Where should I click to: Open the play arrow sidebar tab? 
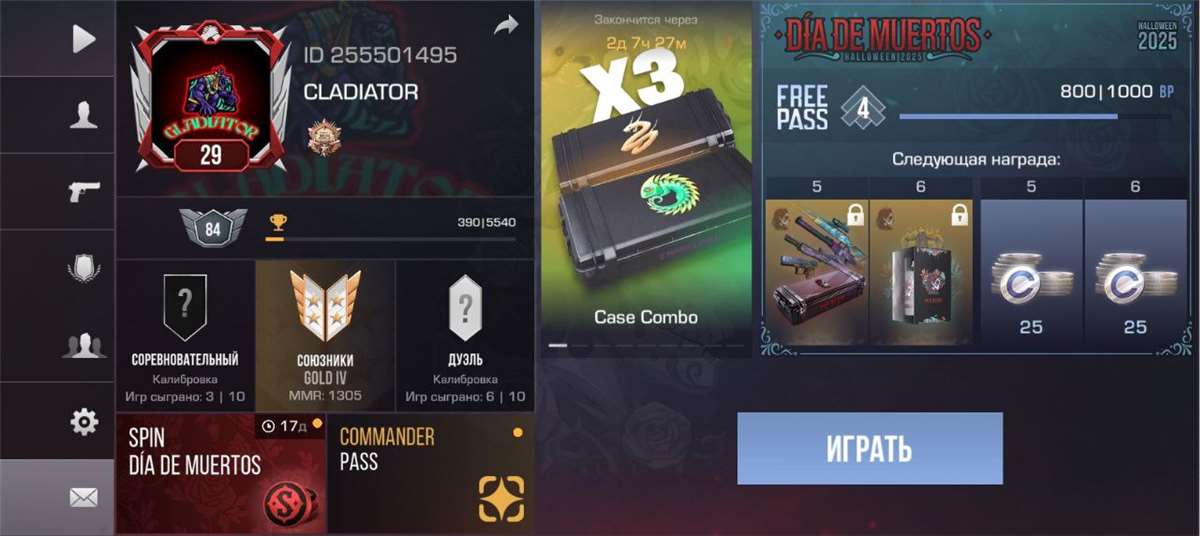point(84,39)
